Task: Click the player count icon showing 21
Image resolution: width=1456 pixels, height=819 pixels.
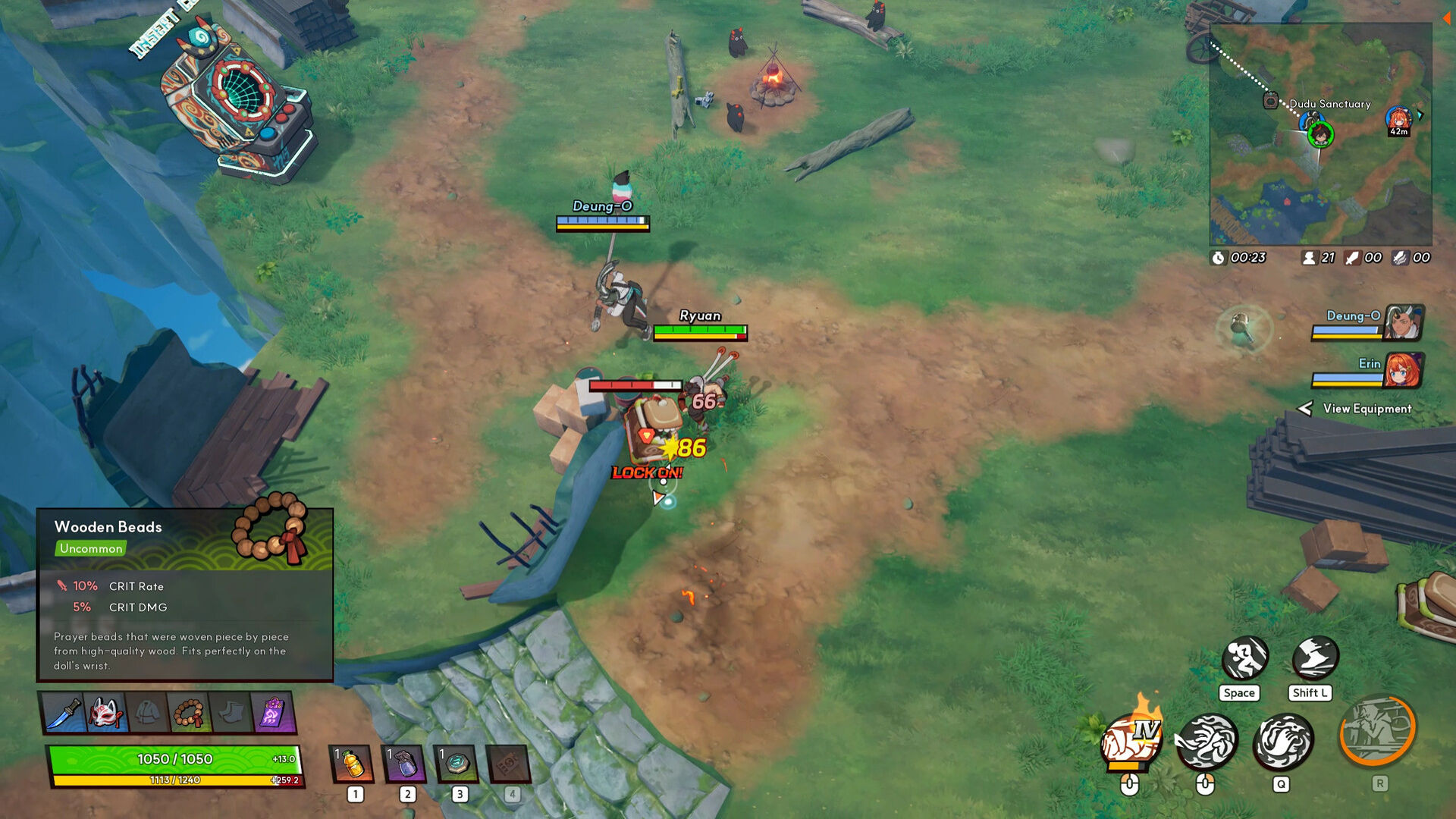Action: click(1310, 257)
